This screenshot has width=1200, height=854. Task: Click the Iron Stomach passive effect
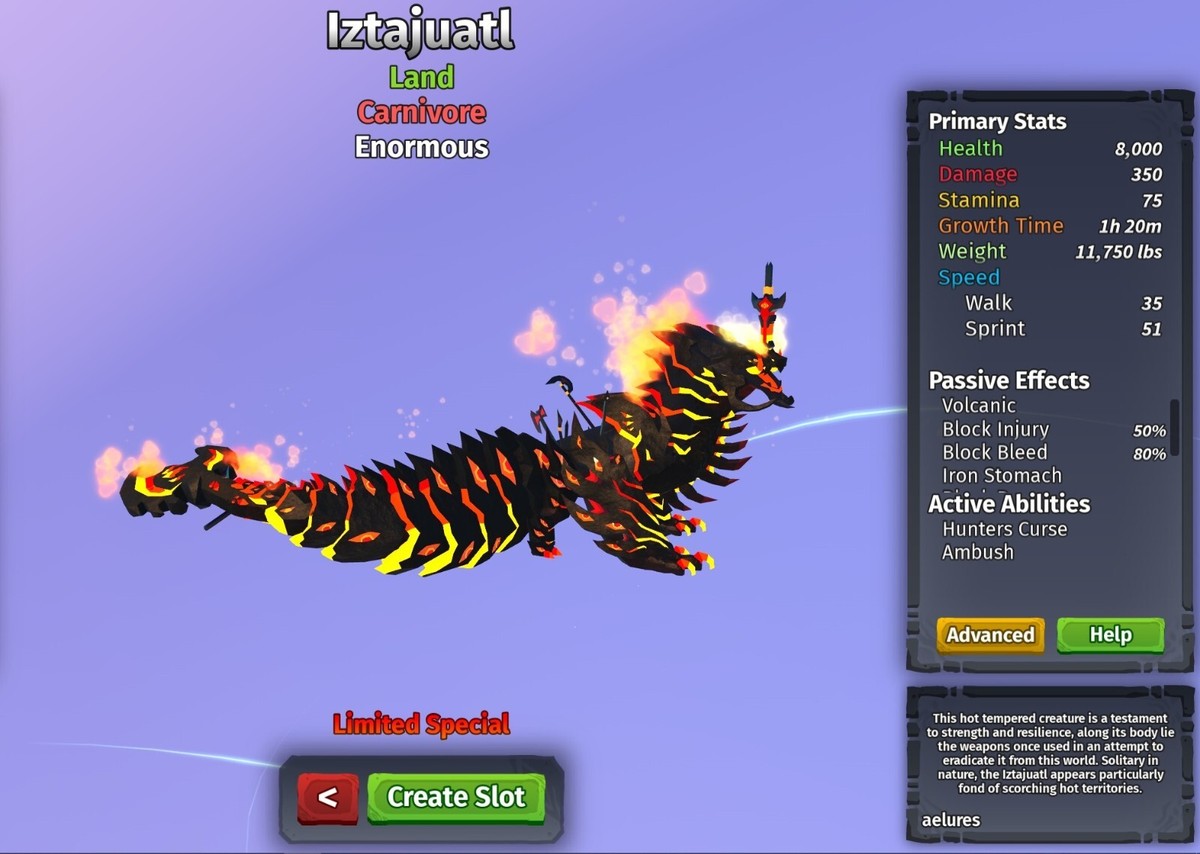click(x=1001, y=476)
